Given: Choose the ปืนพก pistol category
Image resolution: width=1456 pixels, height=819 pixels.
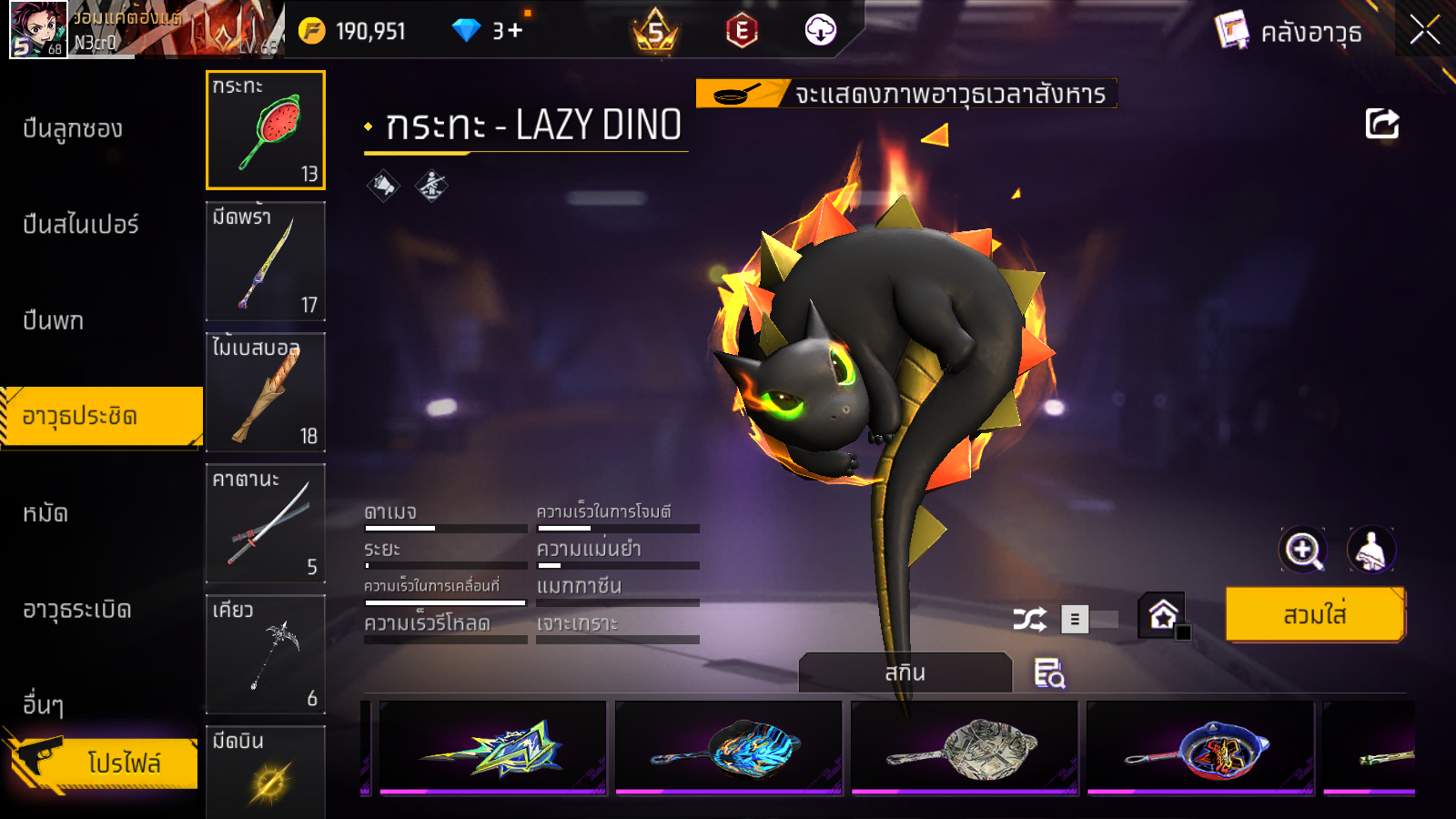Looking at the screenshot, I should (x=54, y=320).
